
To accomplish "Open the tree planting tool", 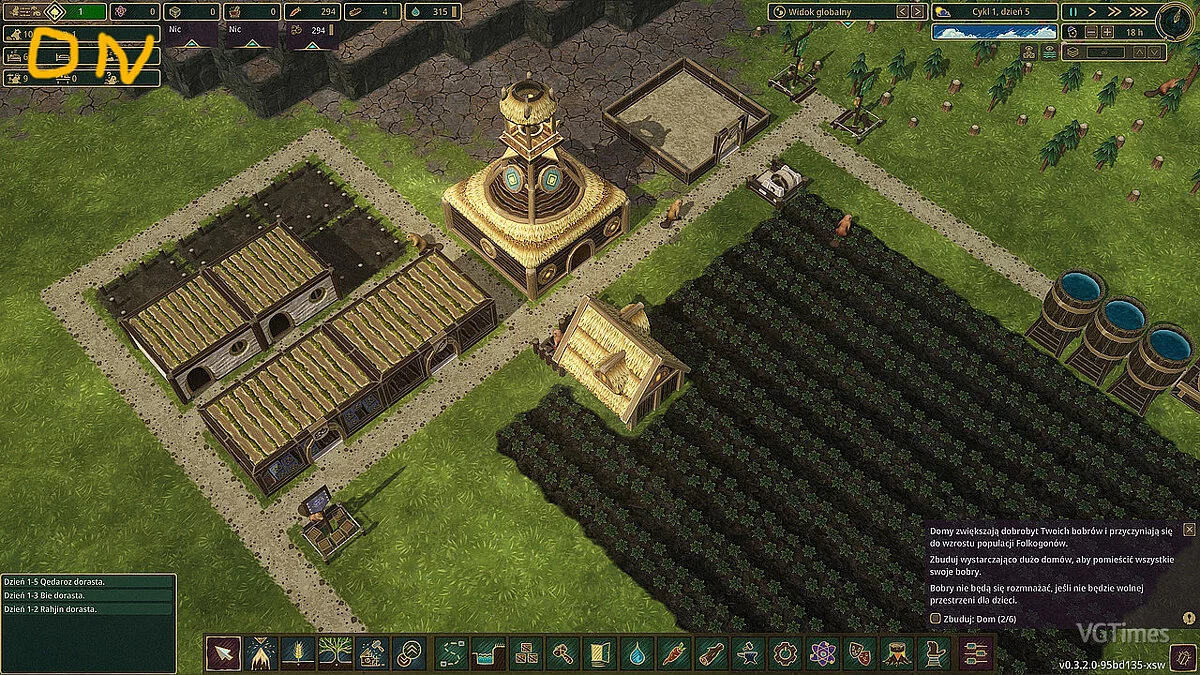I will coord(334,653).
